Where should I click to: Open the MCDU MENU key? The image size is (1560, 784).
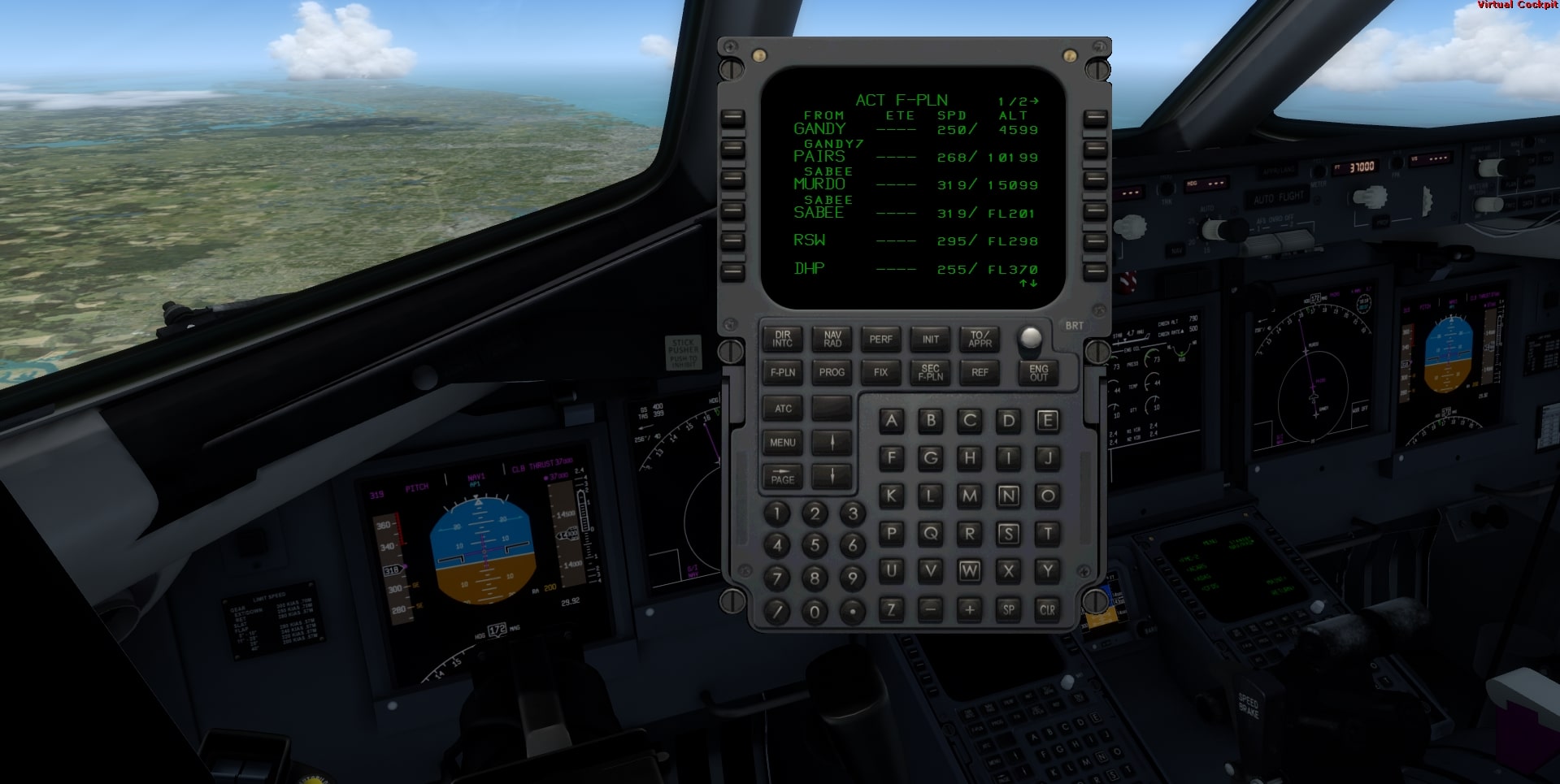pos(783,443)
